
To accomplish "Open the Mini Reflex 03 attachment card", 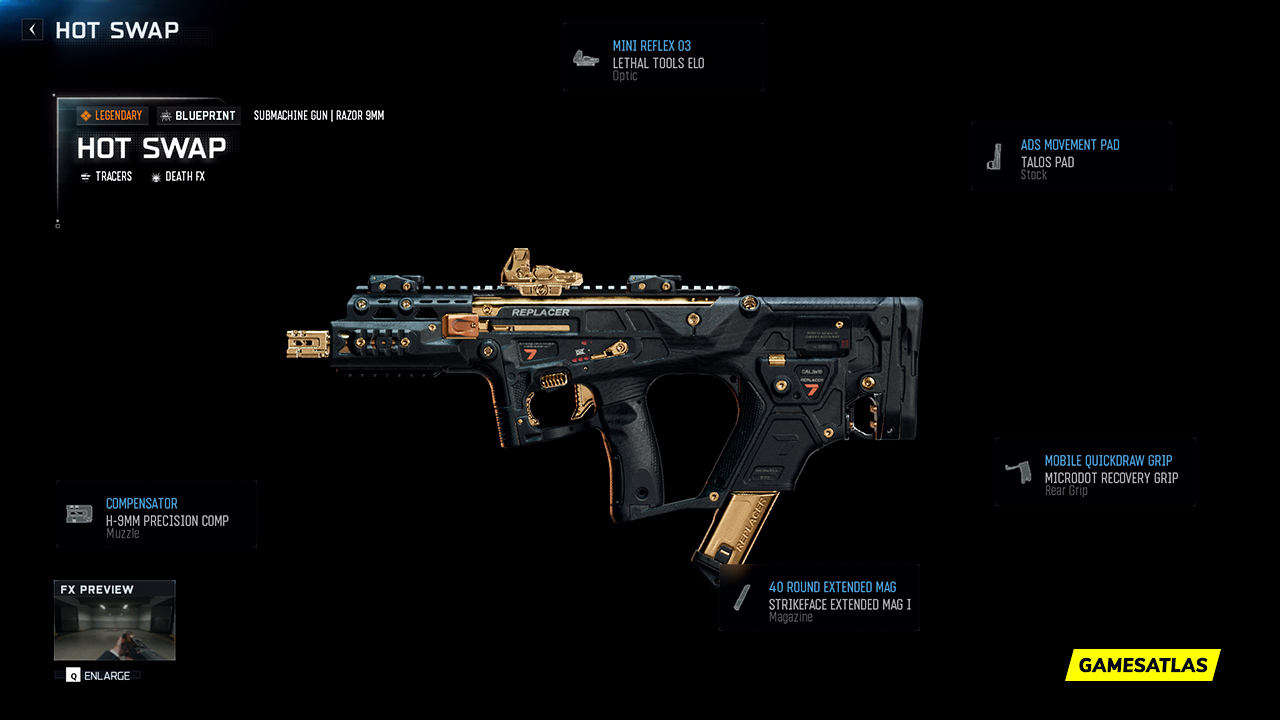I will [663, 56].
